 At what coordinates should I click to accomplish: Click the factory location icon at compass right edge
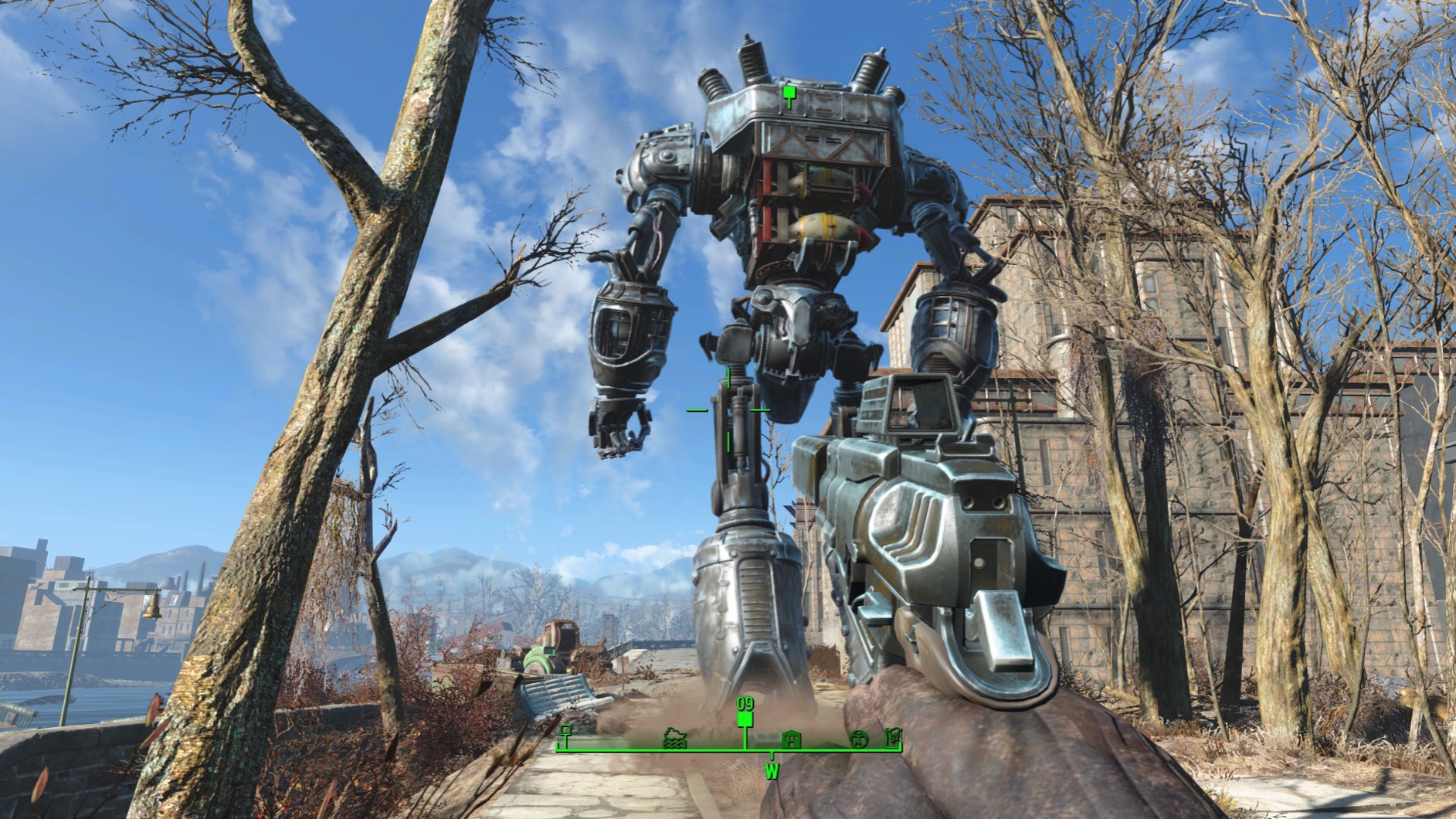point(894,739)
